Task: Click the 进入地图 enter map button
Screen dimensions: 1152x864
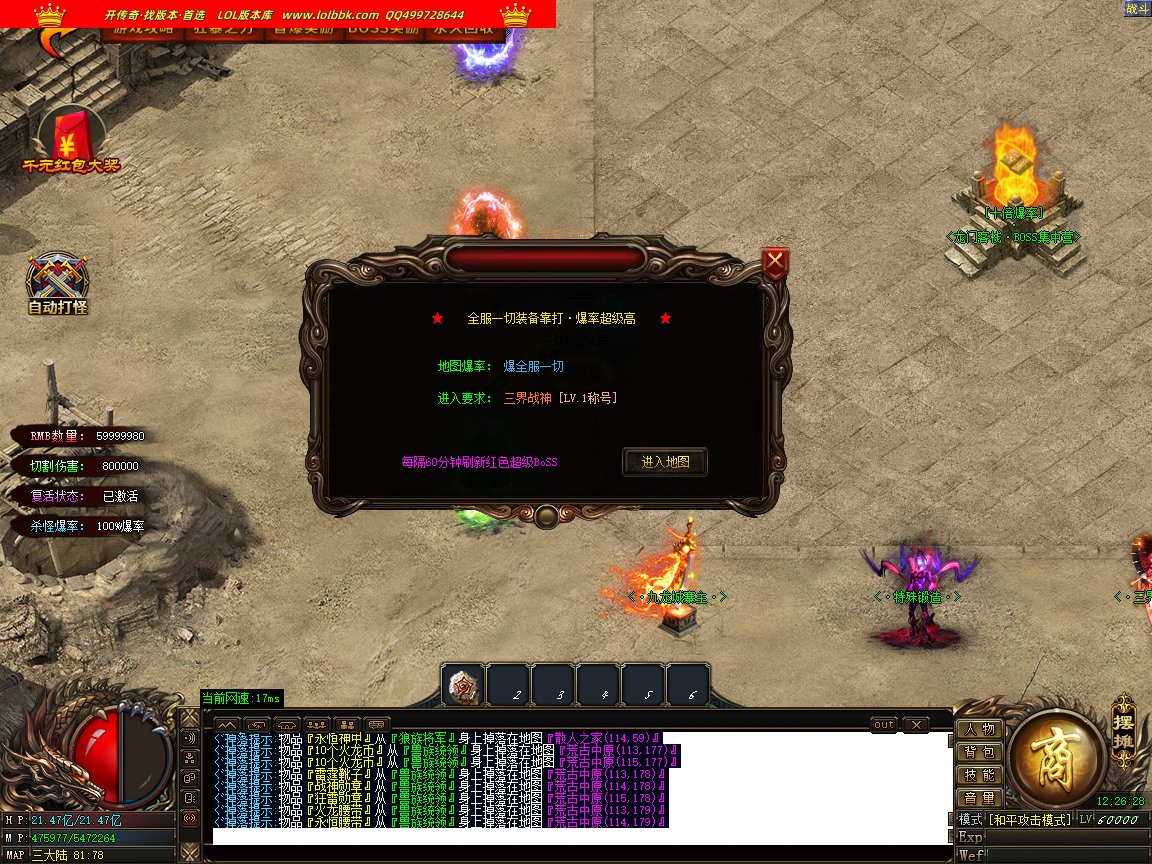Action: [x=665, y=462]
